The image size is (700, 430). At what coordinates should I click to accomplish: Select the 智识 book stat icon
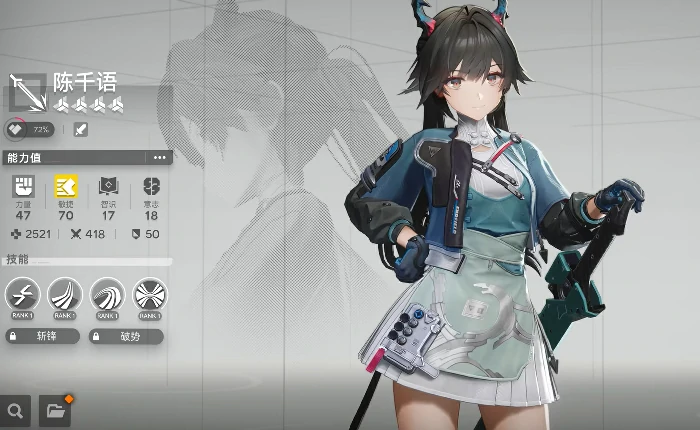click(x=108, y=187)
